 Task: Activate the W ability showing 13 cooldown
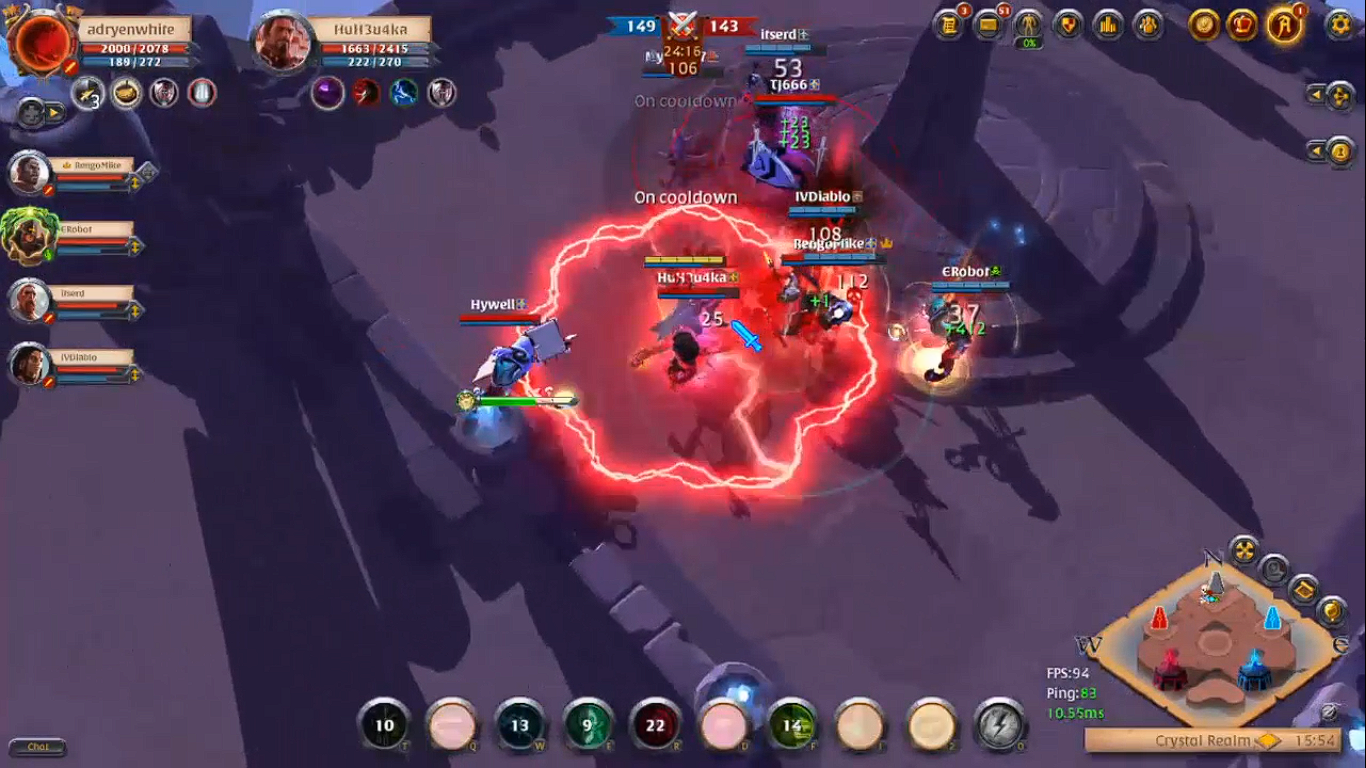pos(519,725)
